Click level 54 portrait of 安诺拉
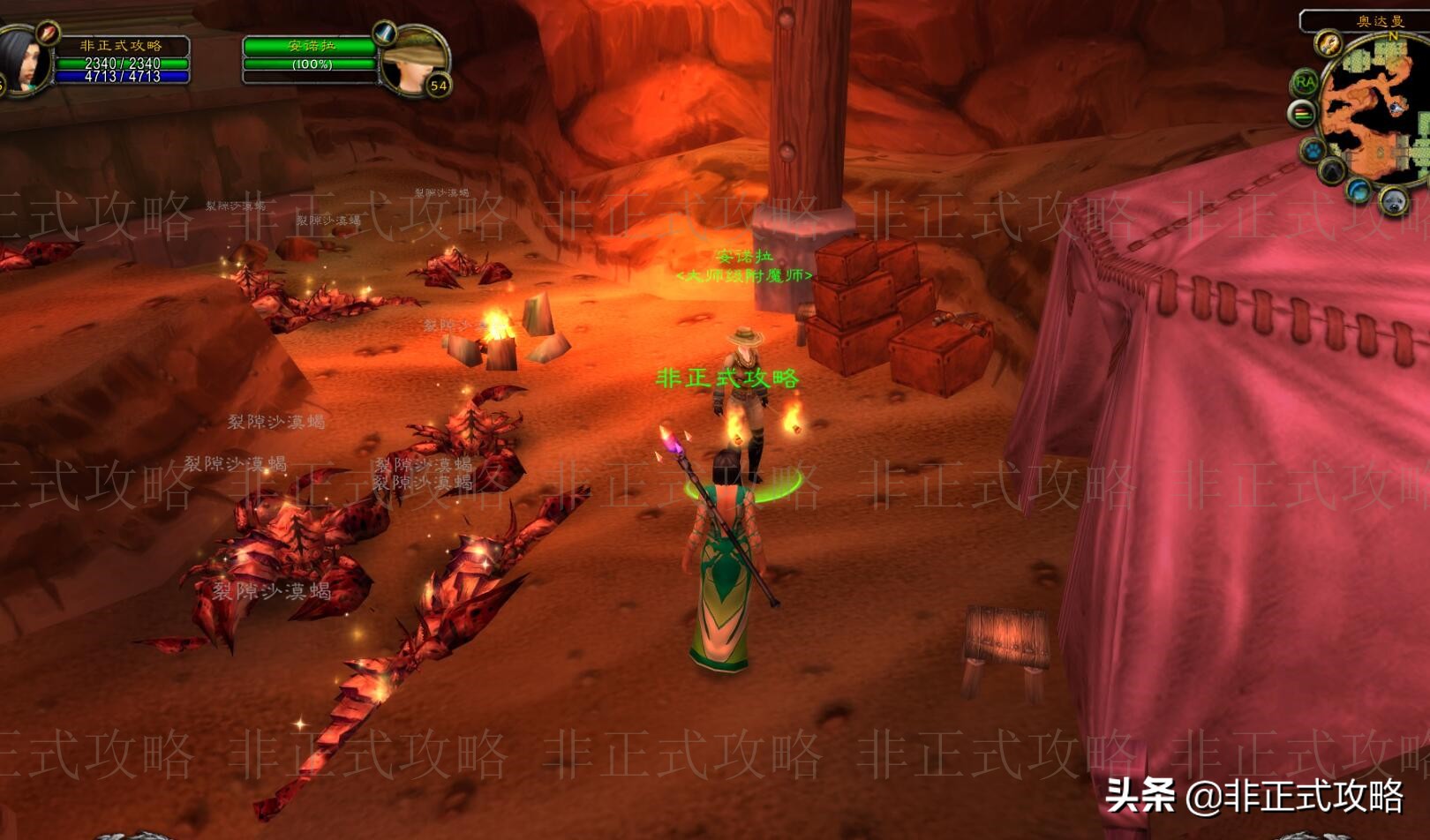 click(x=414, y=63)
